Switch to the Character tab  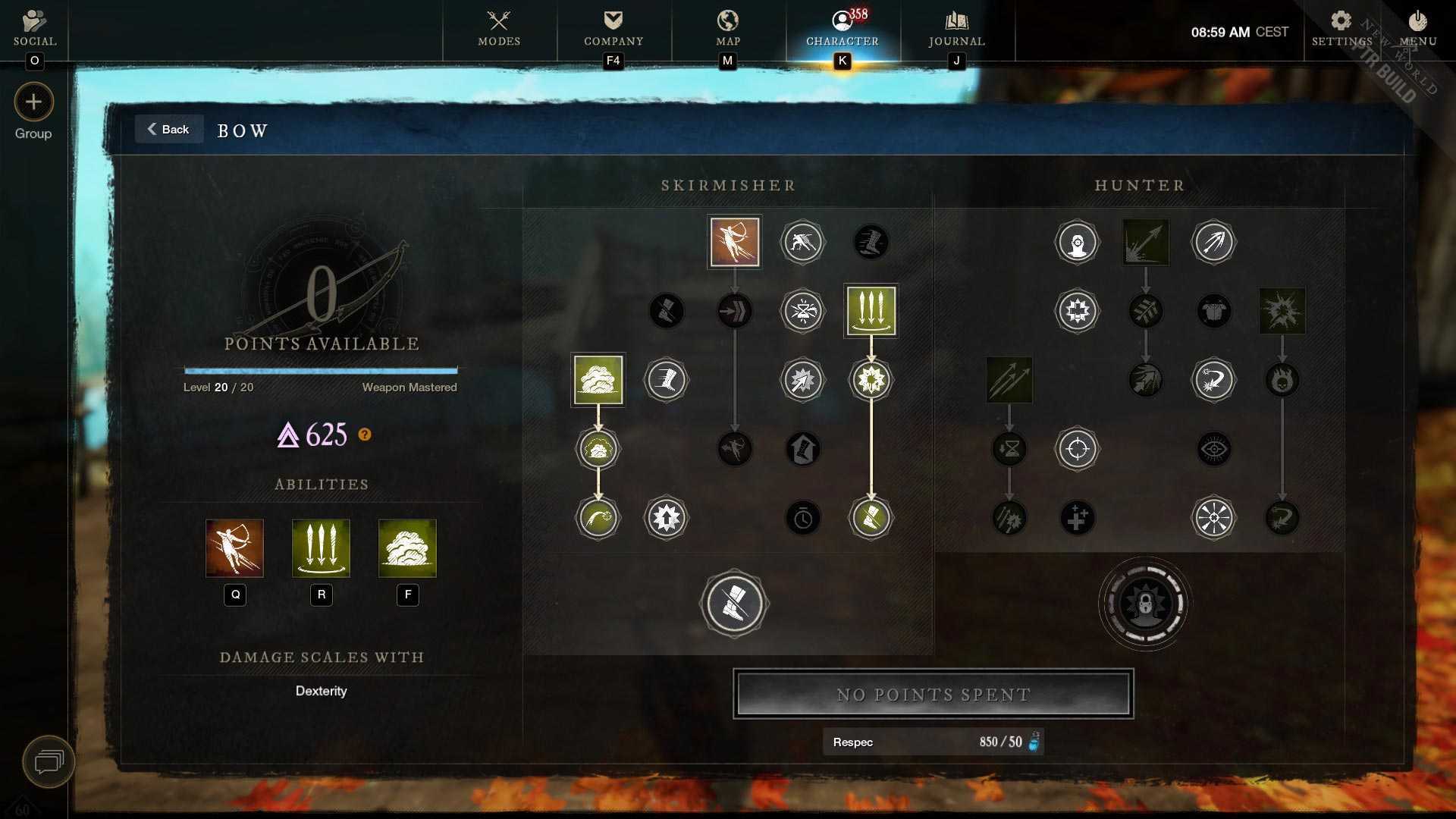[842, 28]
